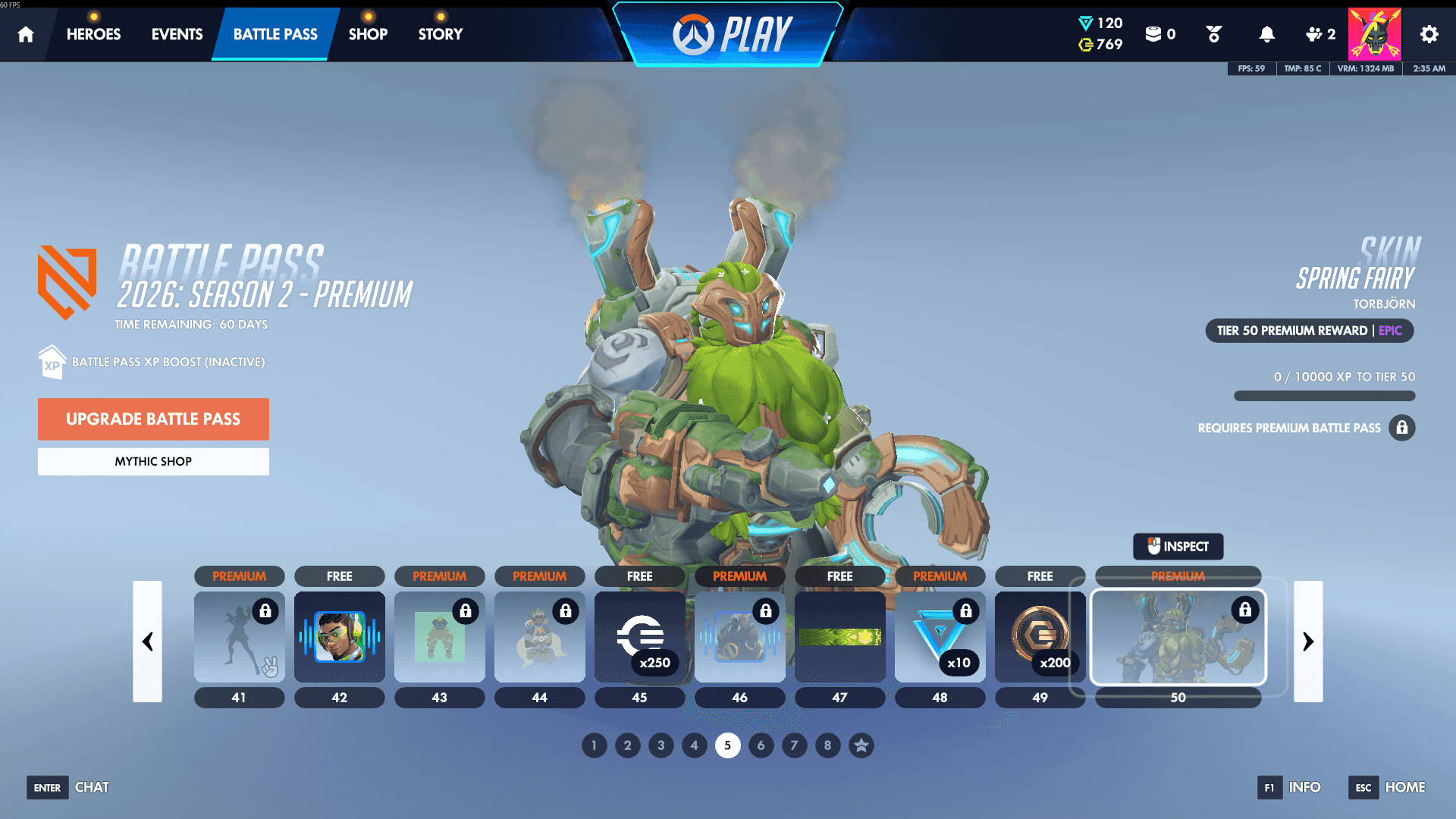Select the tier 42 Lúcio reward thumbnail
Image resolution: width=1456 pixels, height=819 pixels.
coord(339,637)
